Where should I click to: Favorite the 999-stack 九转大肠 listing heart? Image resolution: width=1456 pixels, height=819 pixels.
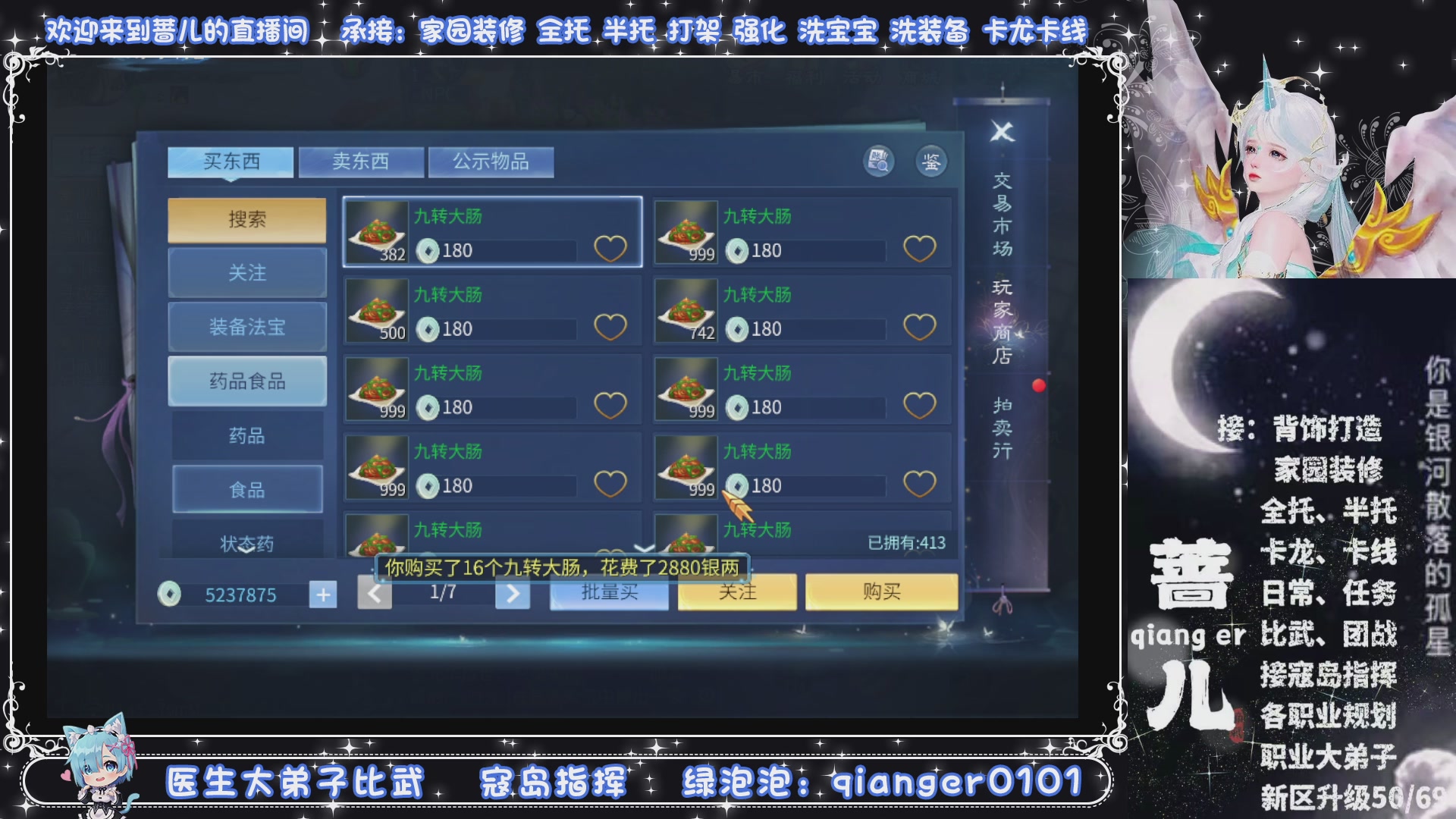(920, 249)
